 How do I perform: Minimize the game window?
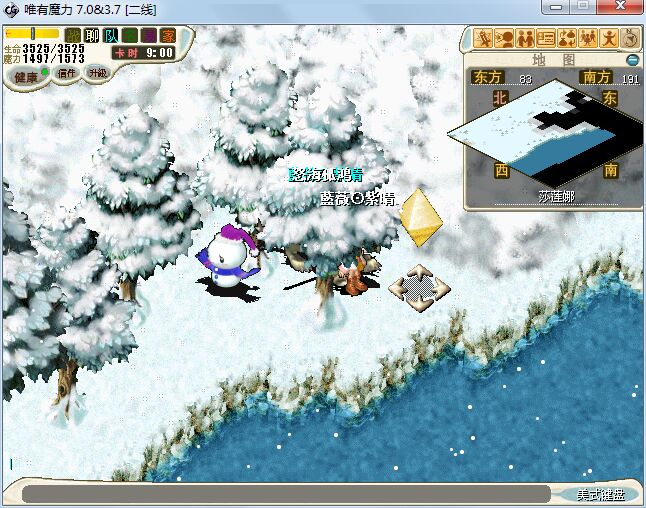click(559, 7)
